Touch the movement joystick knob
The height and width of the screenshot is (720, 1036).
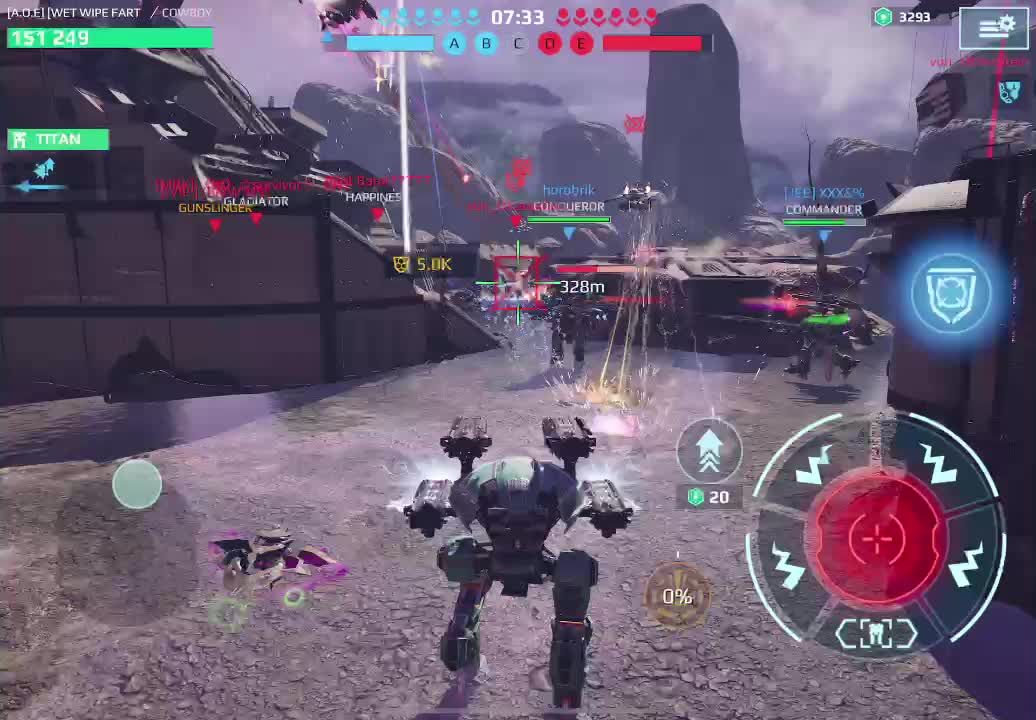(137, 484)
